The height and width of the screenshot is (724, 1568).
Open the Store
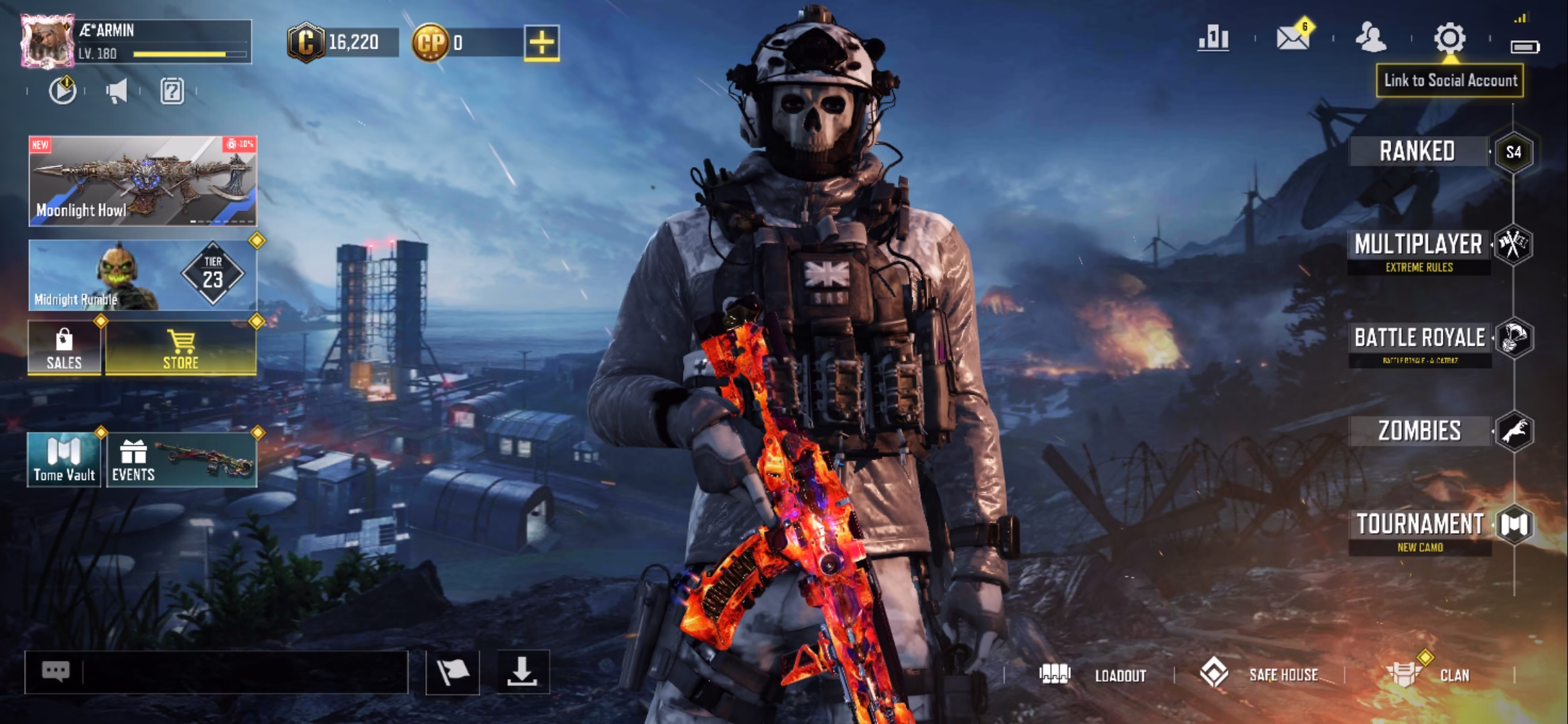pos(181,348)
